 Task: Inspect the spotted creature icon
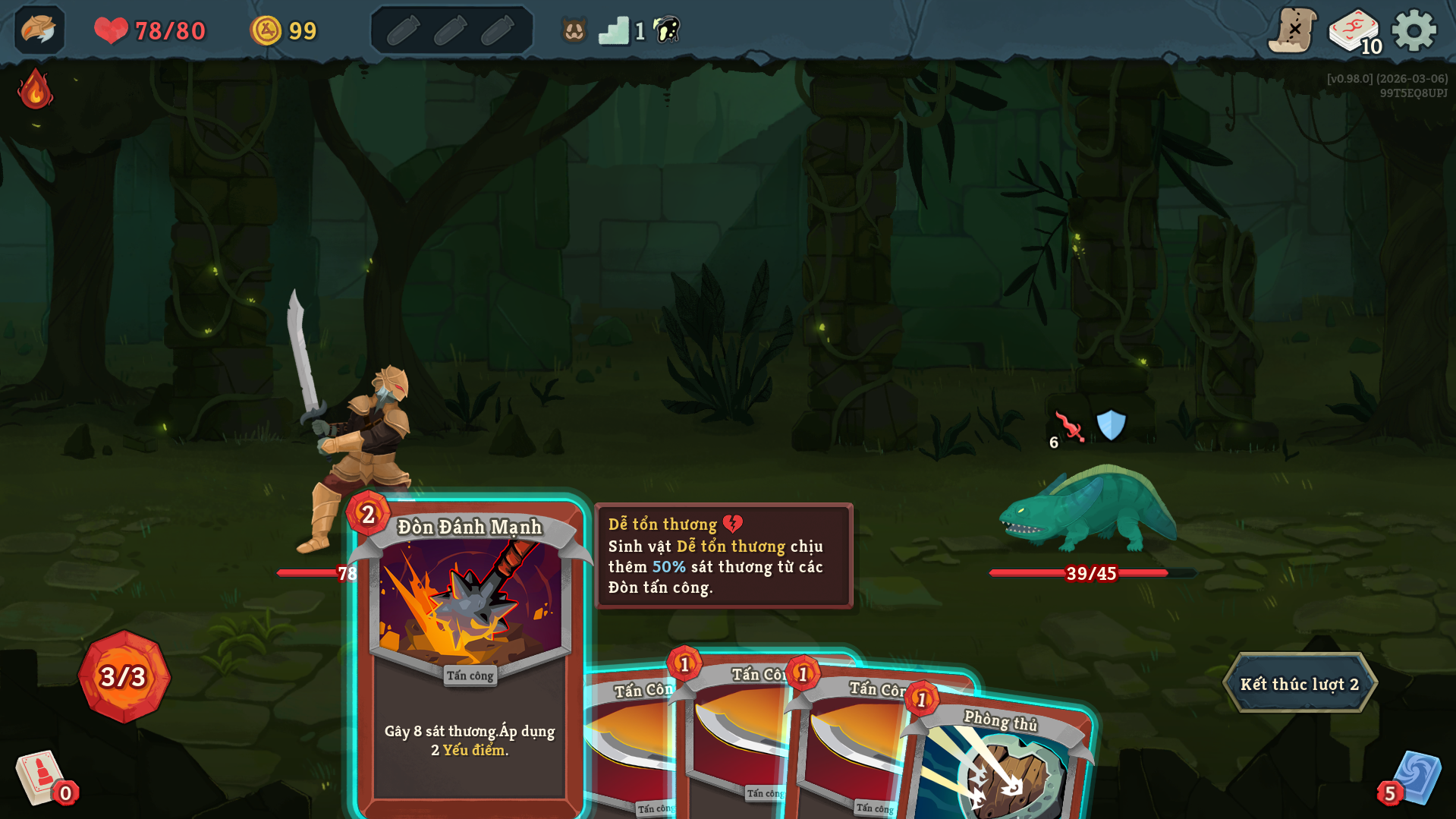pos(667,30)
